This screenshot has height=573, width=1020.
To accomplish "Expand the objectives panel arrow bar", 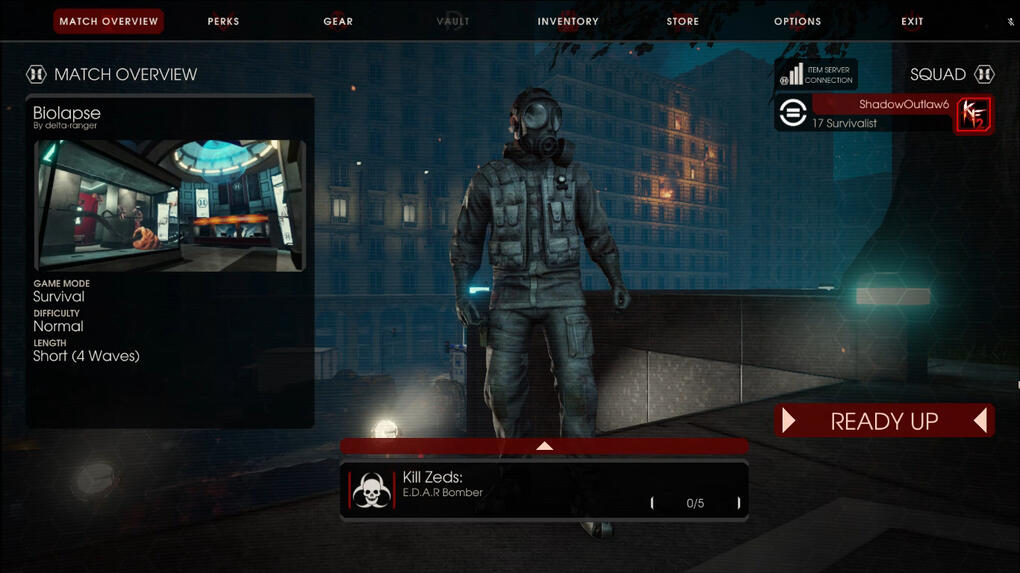I will (544, 446).
